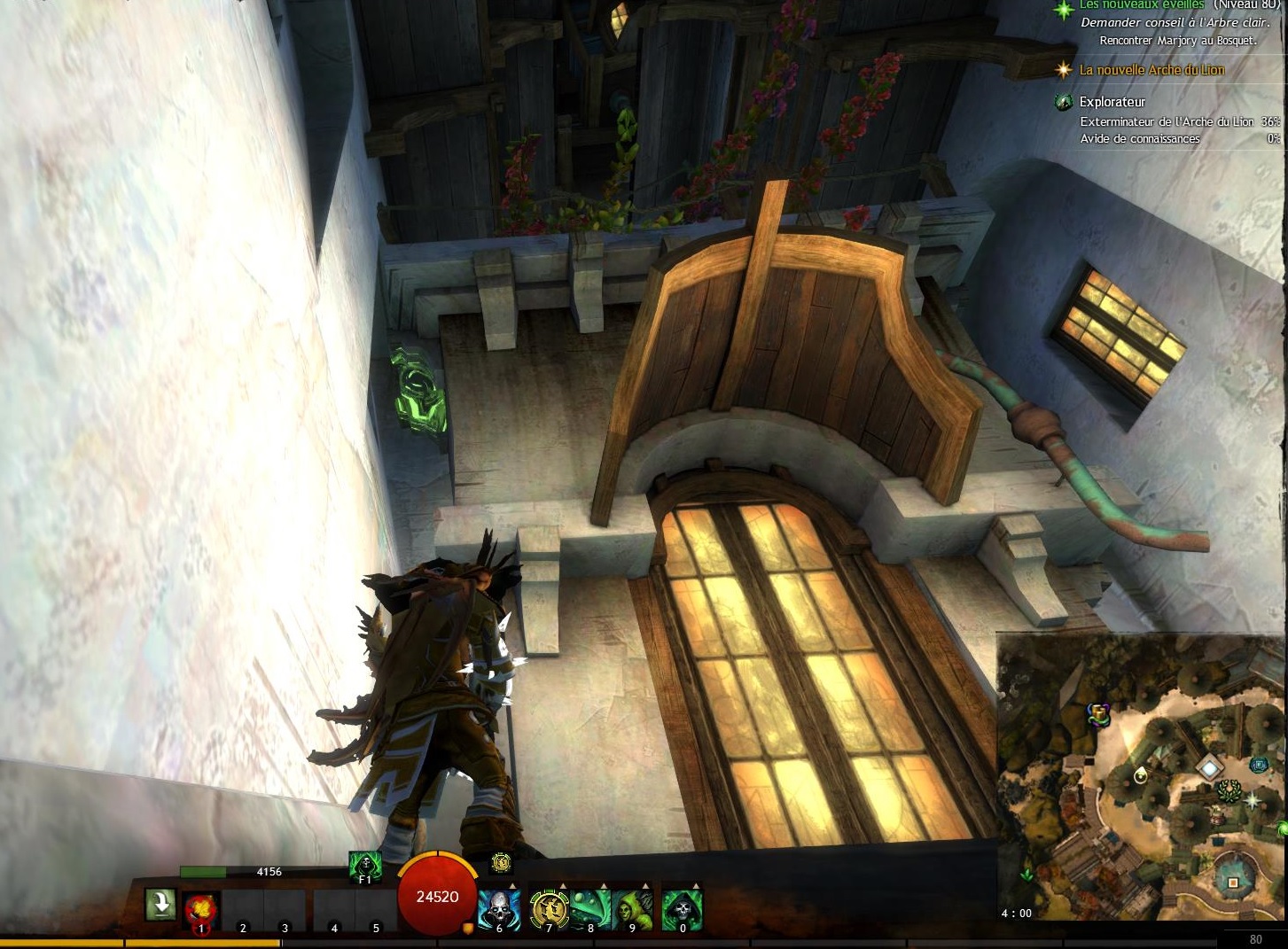Screen dimensions: 1288x949
Task: Activate the blue skull heal skill
Action: coord(499,908)
